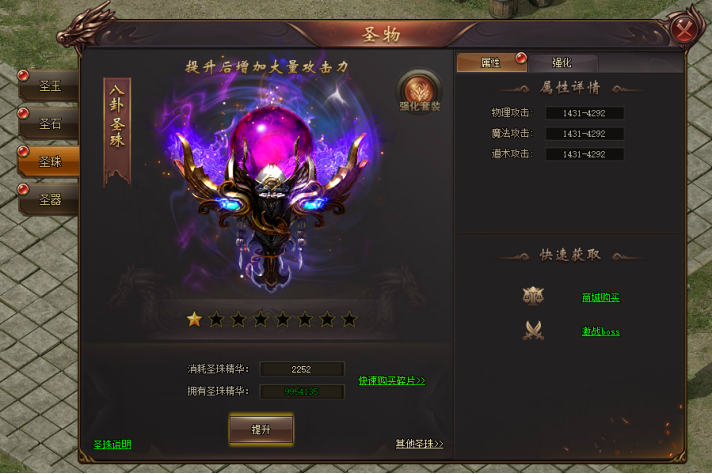712x474 pixels.
Task: Switch to the 圣王 side tab
Action: 48,86
